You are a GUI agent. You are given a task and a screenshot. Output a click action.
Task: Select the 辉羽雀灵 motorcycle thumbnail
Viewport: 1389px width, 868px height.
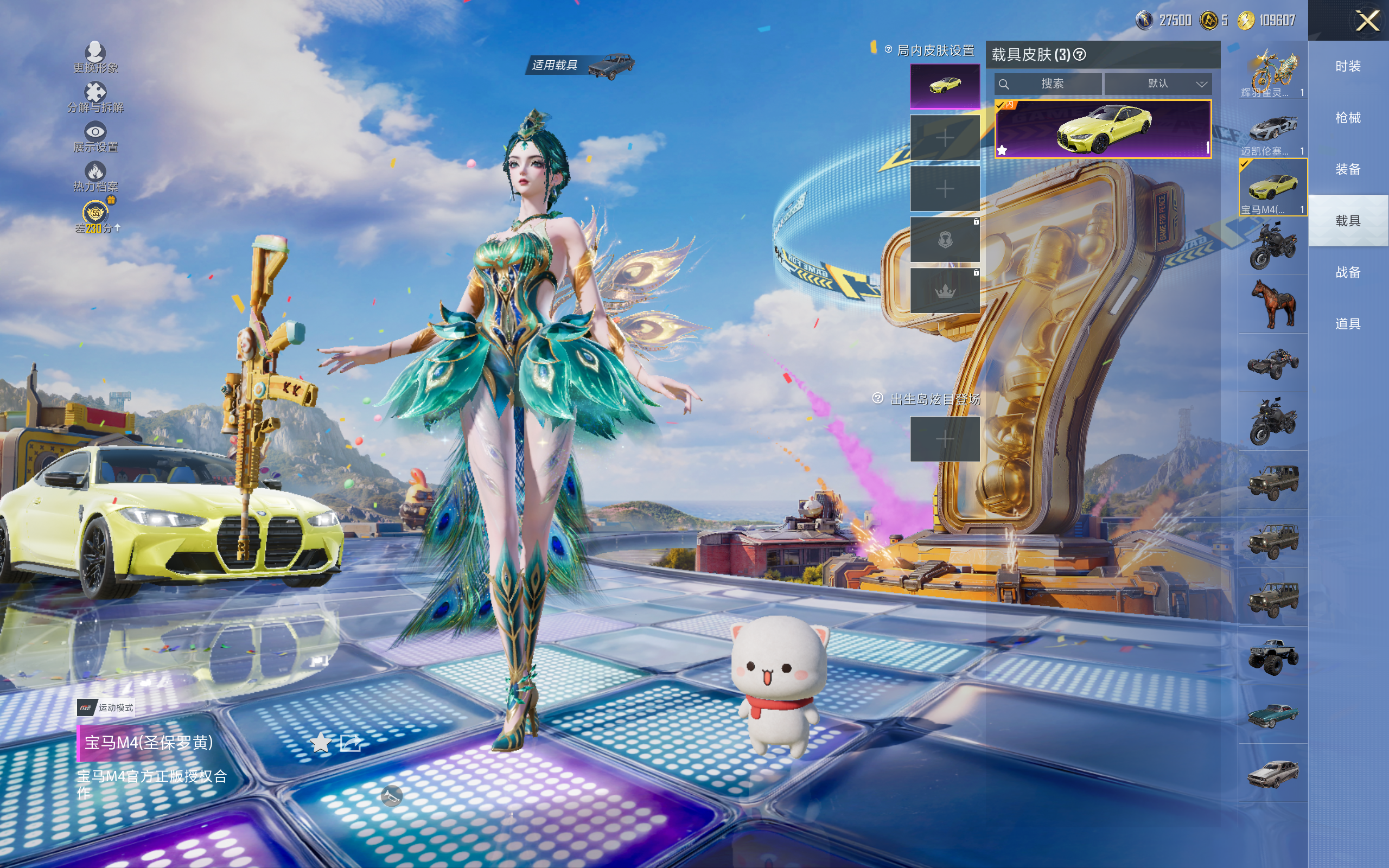point(1272,72)
